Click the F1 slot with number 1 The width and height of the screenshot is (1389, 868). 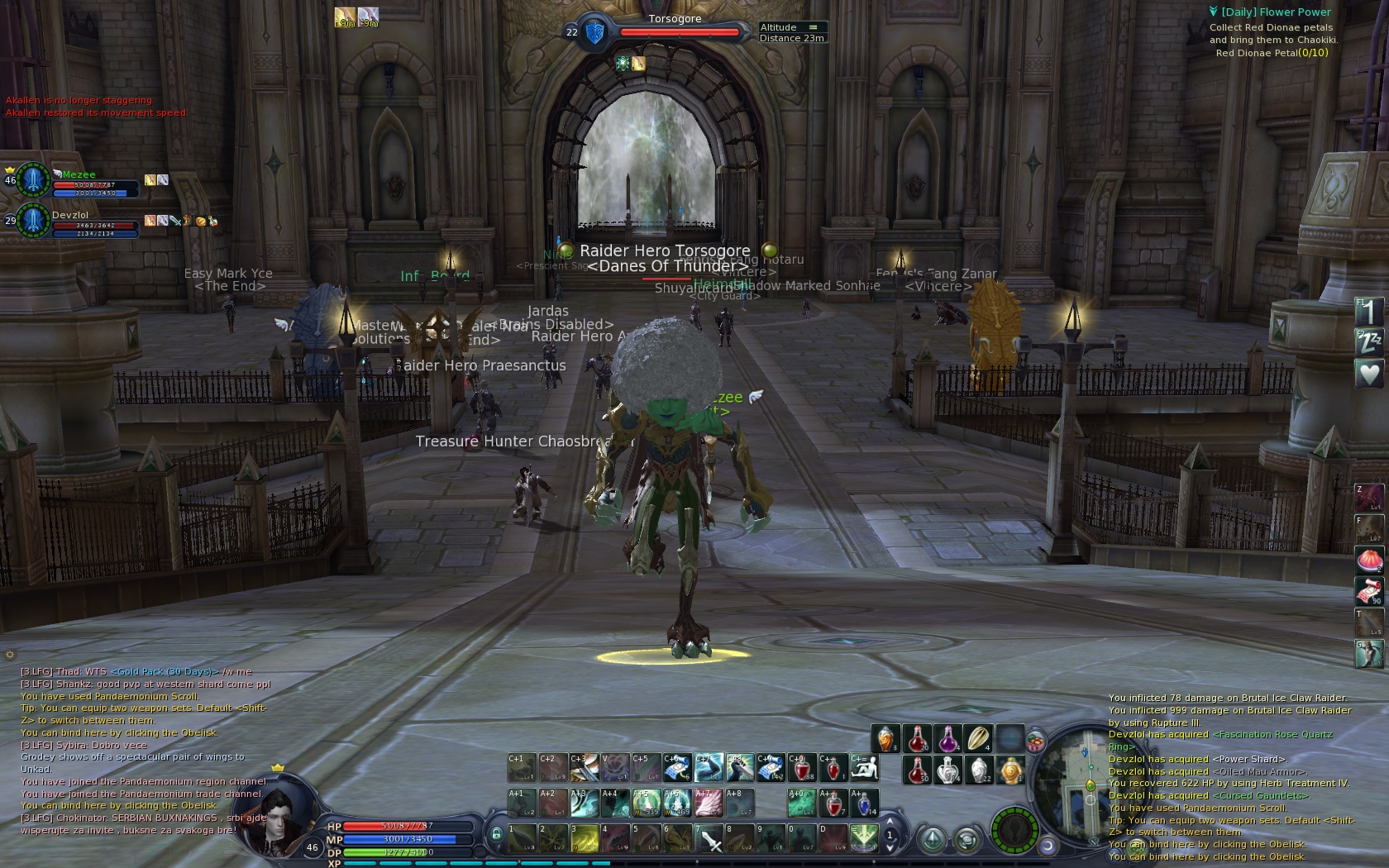tap(1368, 312)
